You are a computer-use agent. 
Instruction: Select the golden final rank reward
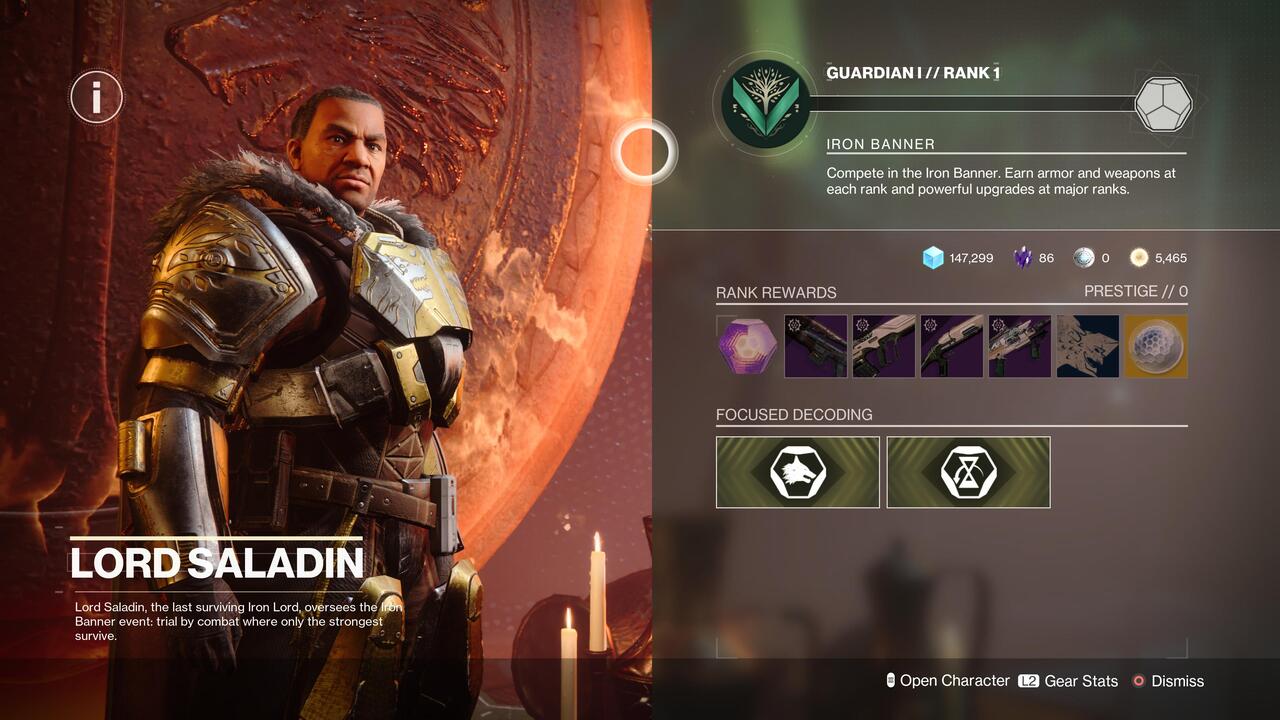point(1155,346)
